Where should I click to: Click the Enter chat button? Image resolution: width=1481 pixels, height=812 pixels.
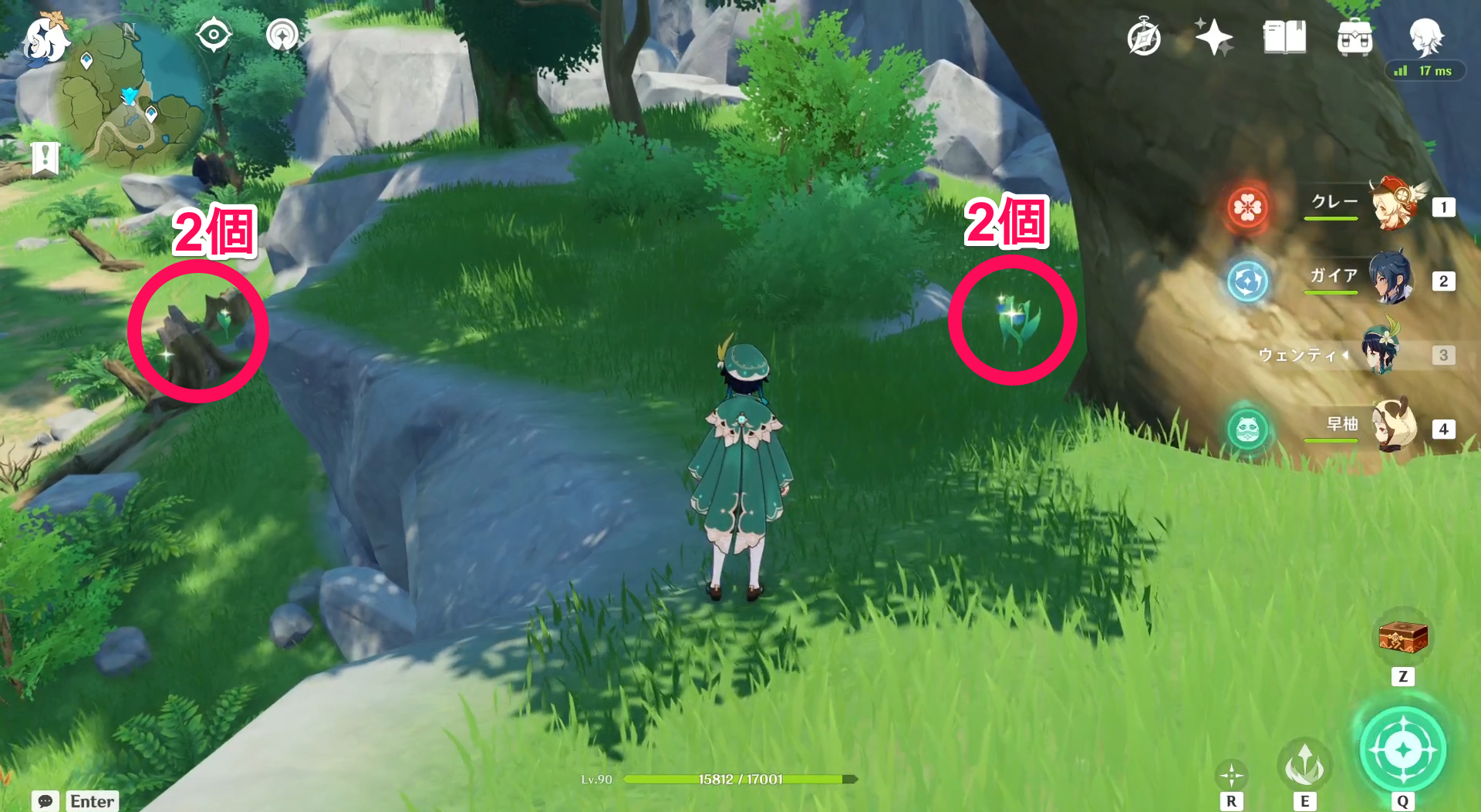click(x=90, y=802)
